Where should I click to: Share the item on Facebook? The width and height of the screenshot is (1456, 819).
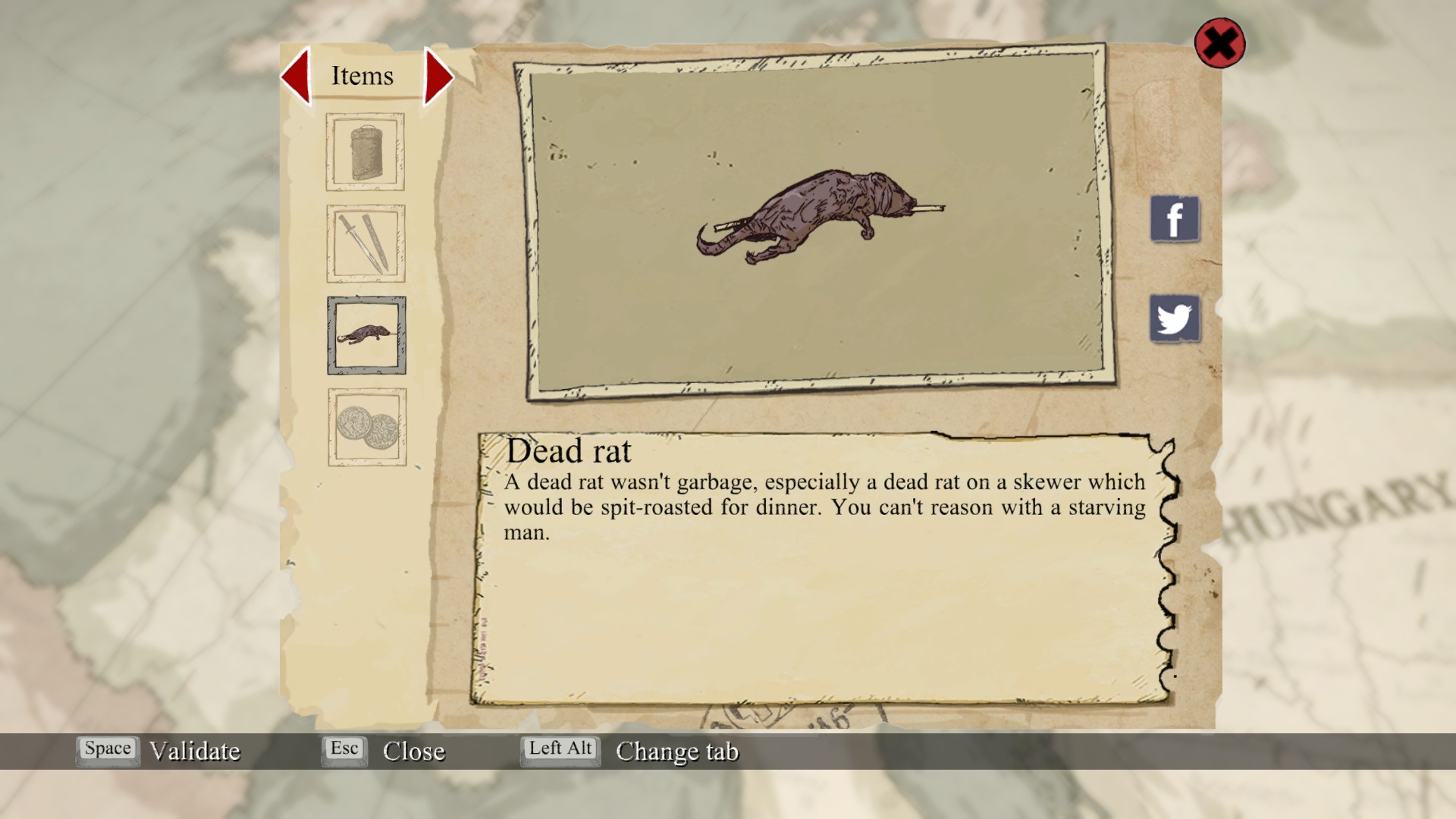[1175, 219]
